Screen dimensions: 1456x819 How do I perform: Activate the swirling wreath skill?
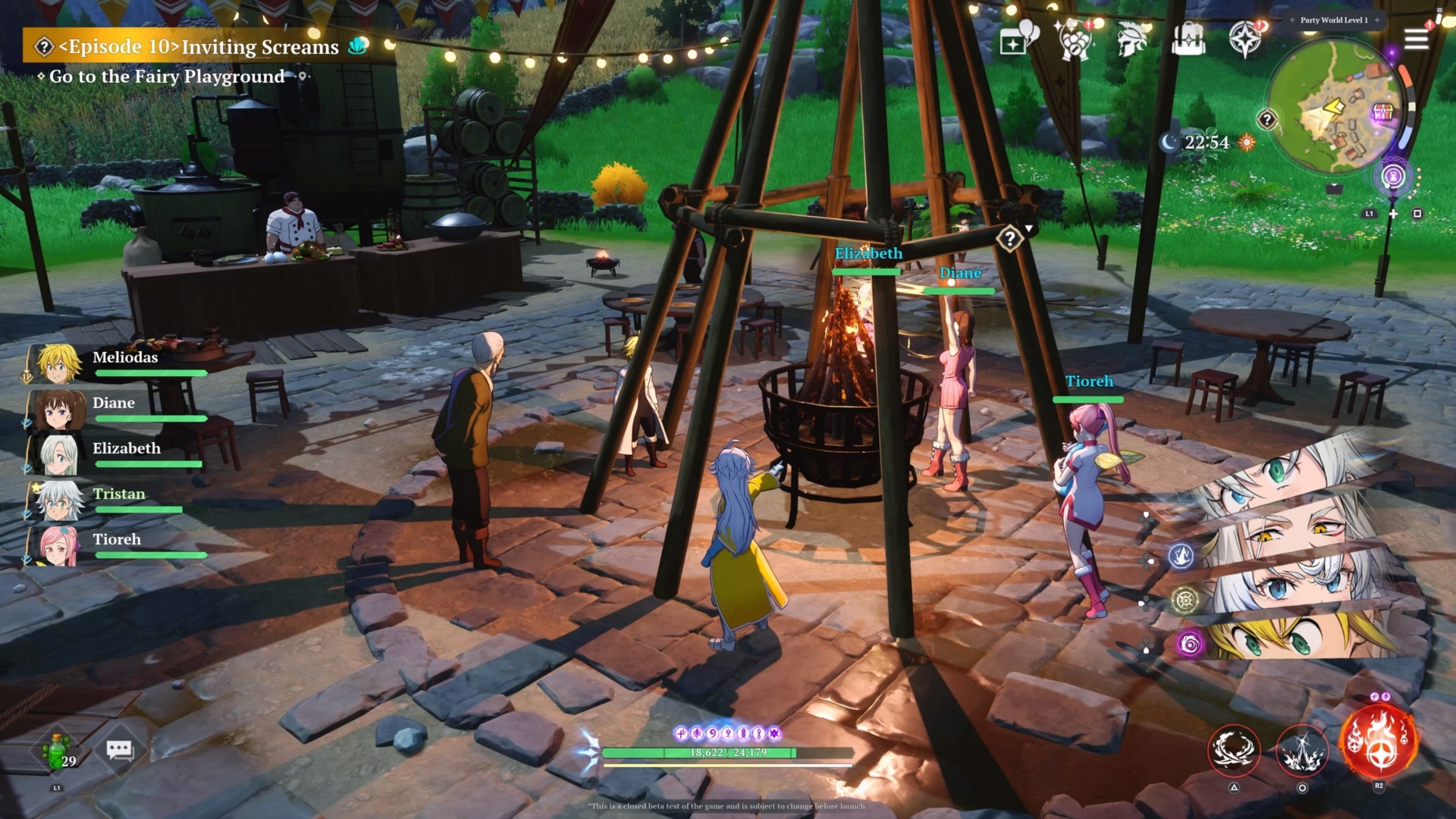click(1234, 749)
